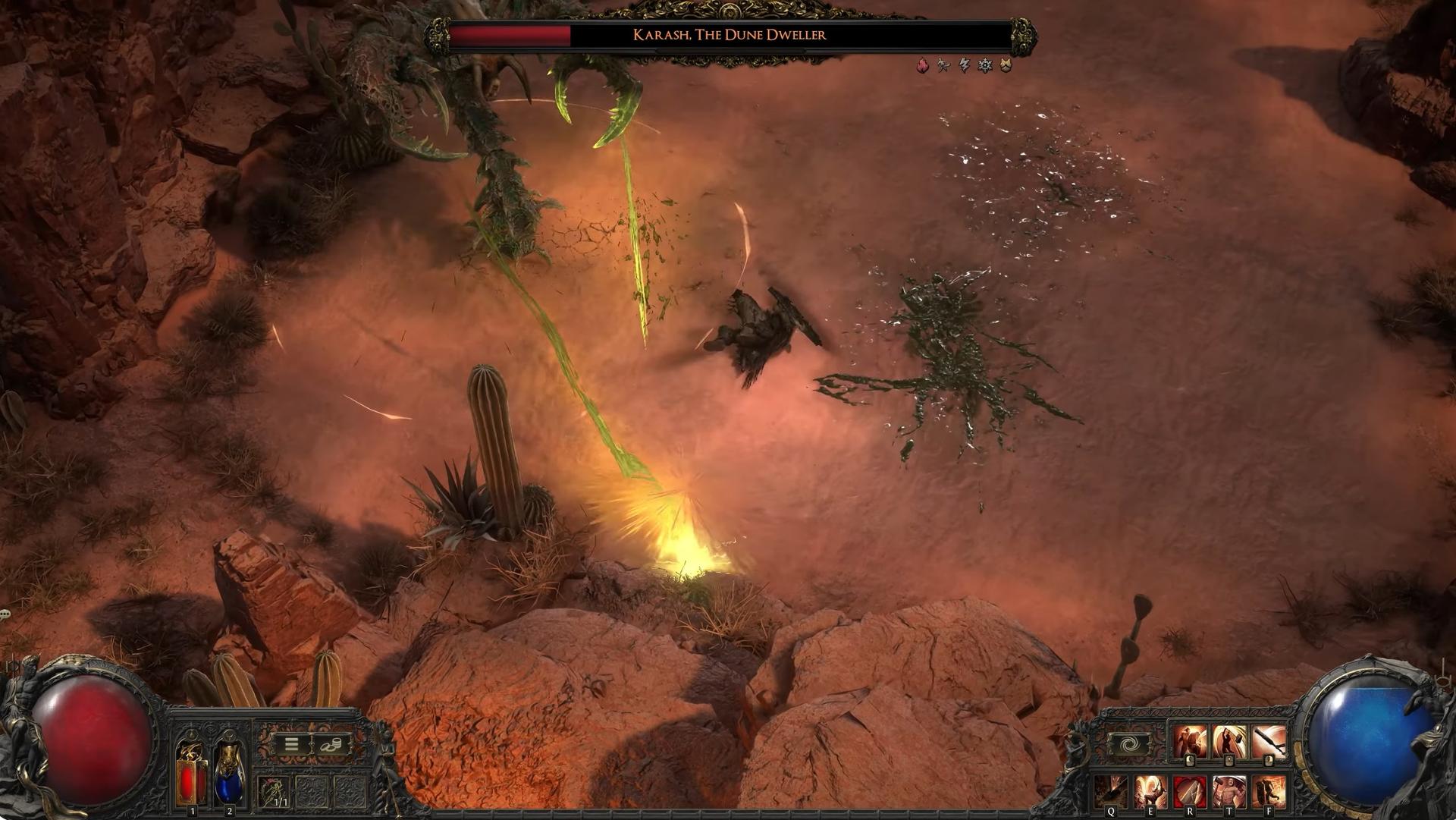Trigger the T warcry skill icon
Screen dimensions: 1456x820
pyautogui.click(x=1228, y=791)
